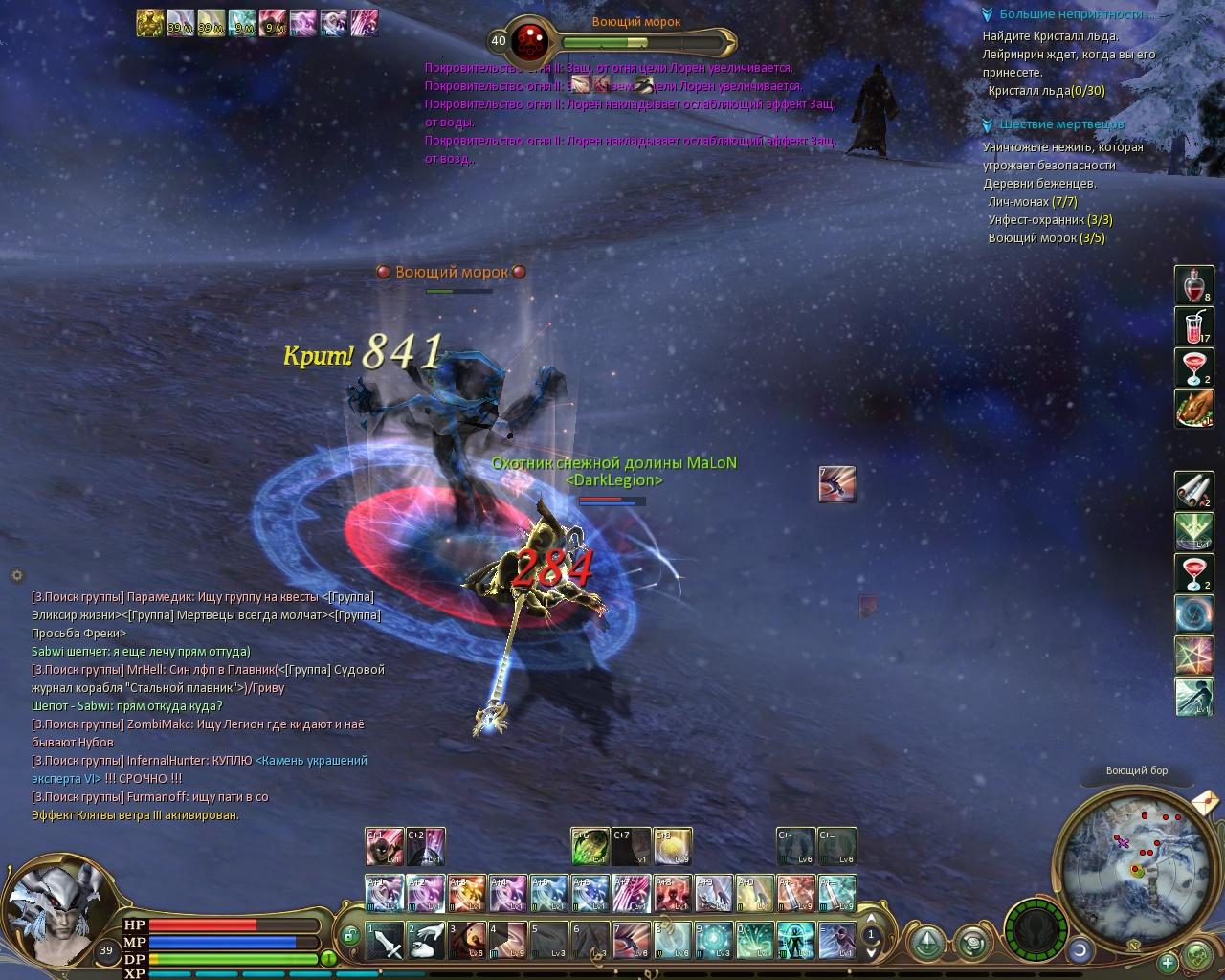The image size is (1225, 980).
Task: Open the chat settings gear icon
Action: (x=17, y=575)
